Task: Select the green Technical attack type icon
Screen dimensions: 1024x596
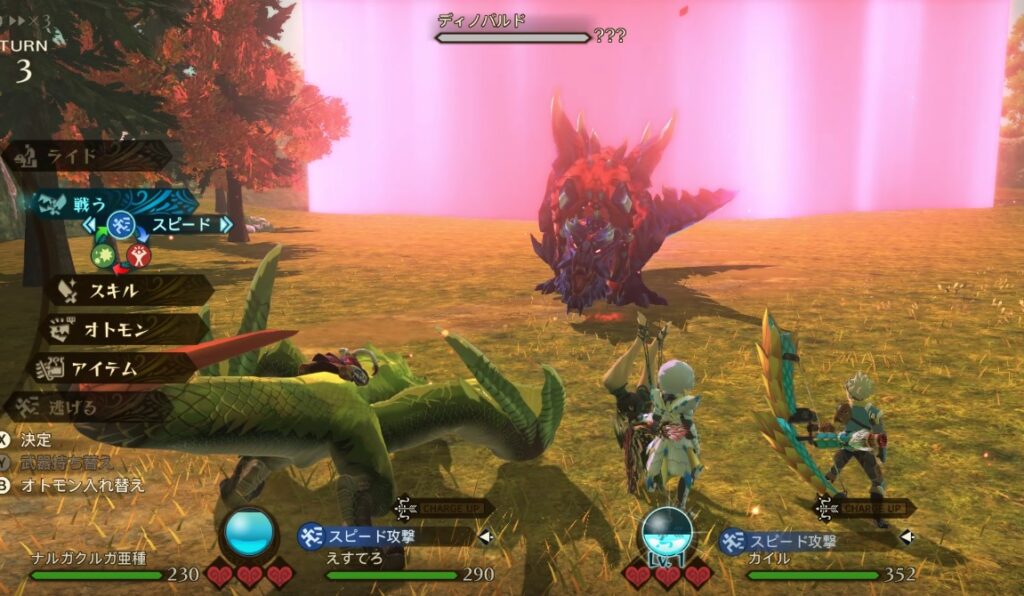Action: 103,255
